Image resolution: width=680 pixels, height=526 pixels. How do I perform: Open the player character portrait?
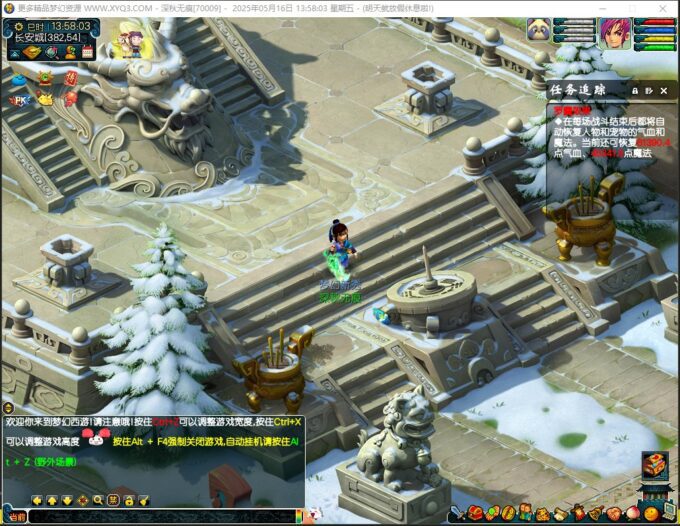613,33
